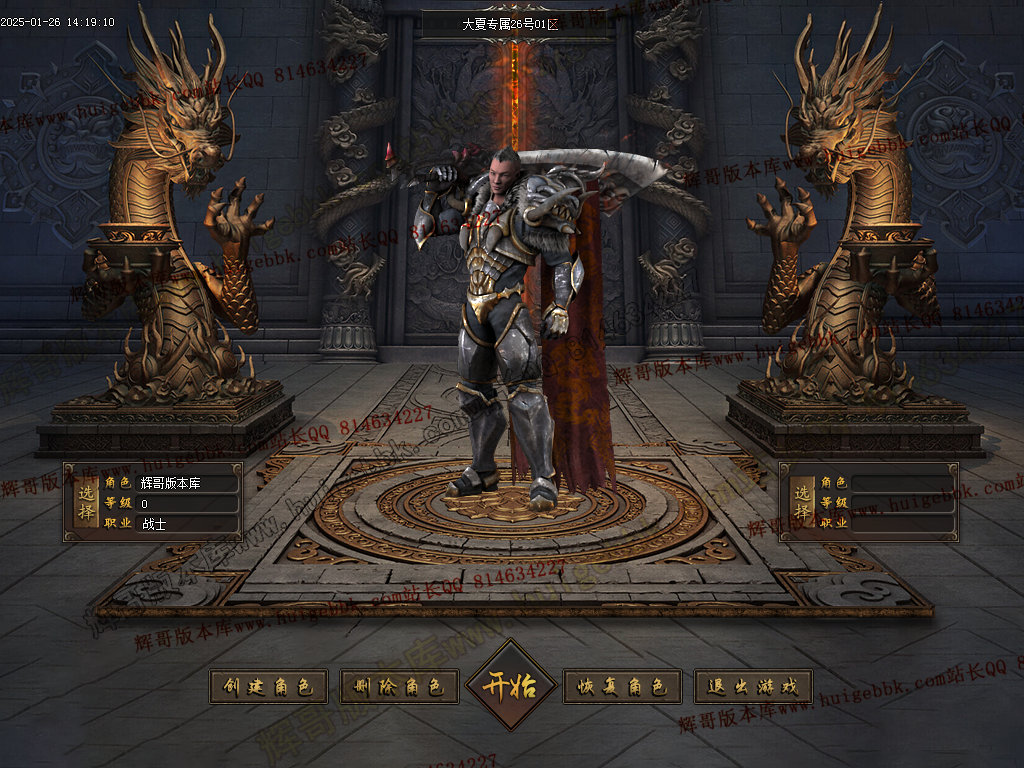Click the 创建角色 (Create Character) button
Screen dimensions: 1024x768
(x=268, y=687)
